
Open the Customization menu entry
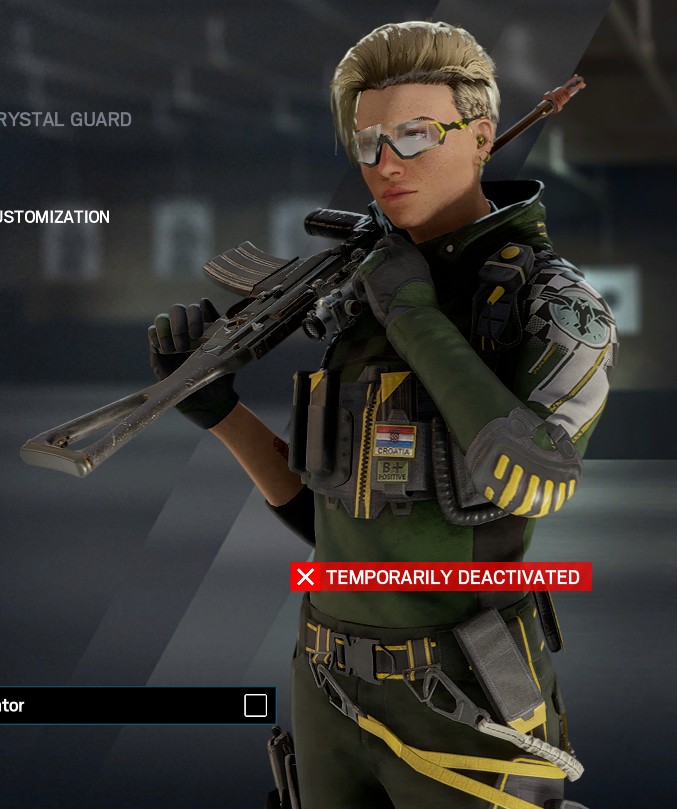[55, 217]
